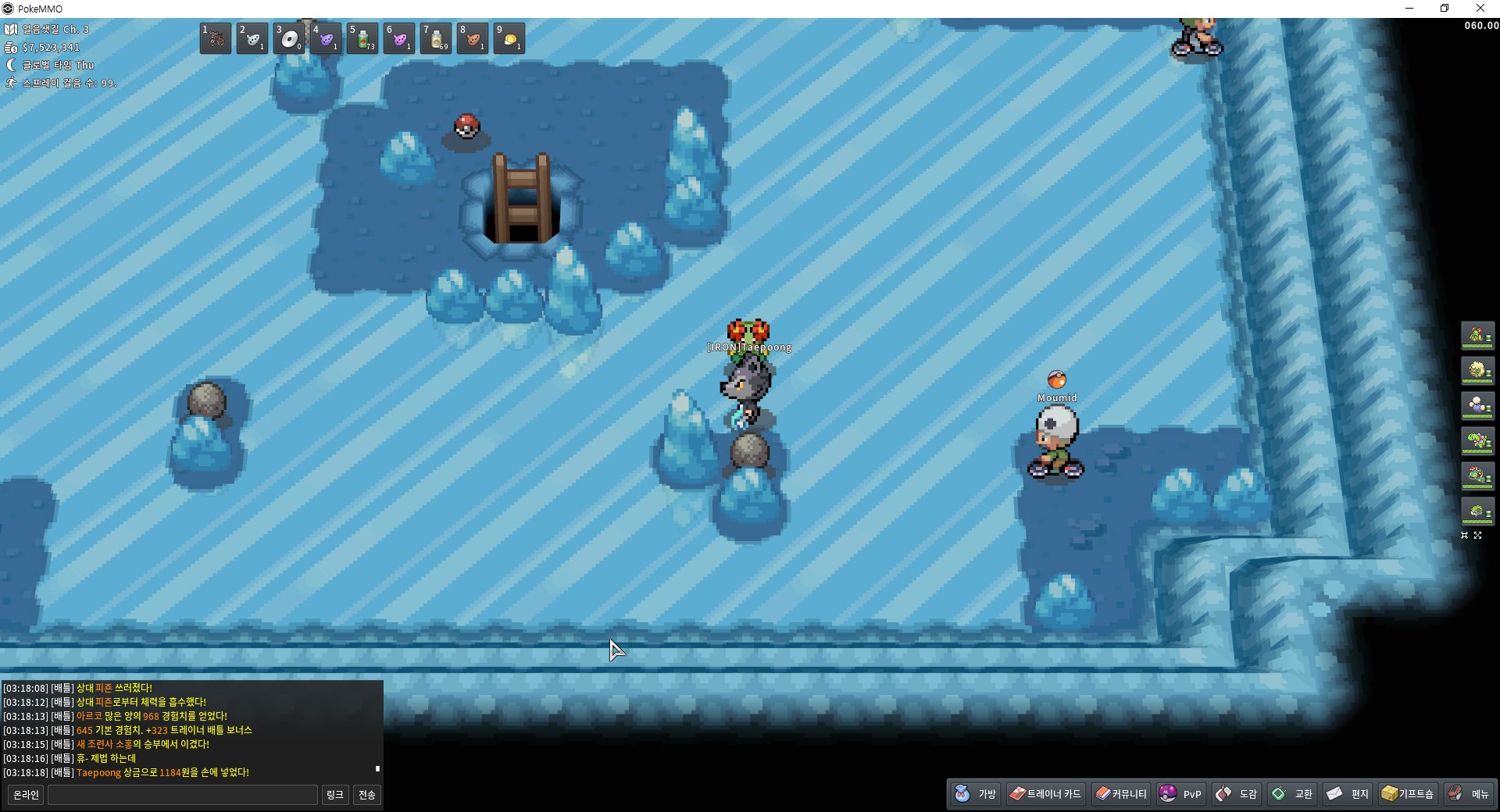The image size is (1500, 812).
Task: Select the yellow hat item in slot 9
Action: (x=509, y=38)
